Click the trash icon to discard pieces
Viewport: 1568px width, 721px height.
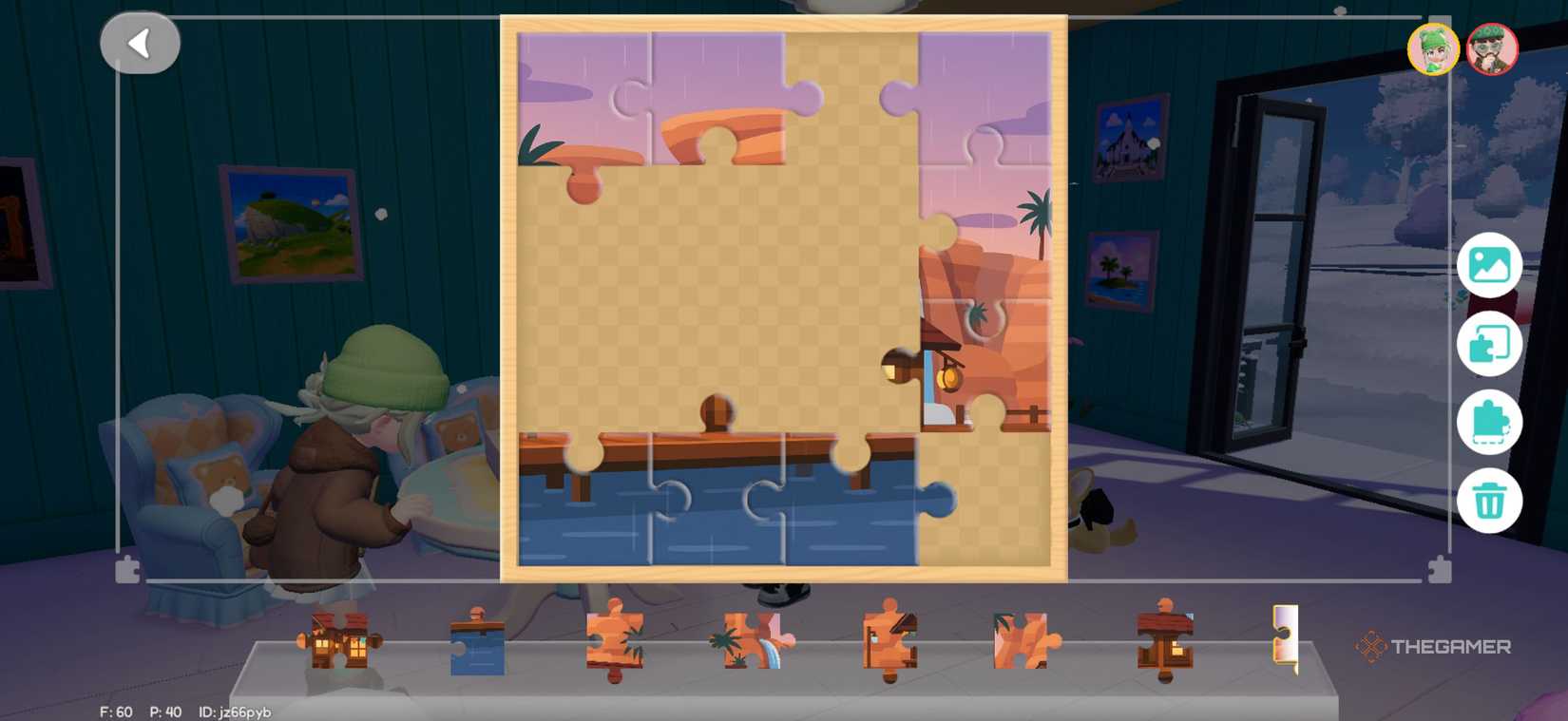(x=1492, y=501)
